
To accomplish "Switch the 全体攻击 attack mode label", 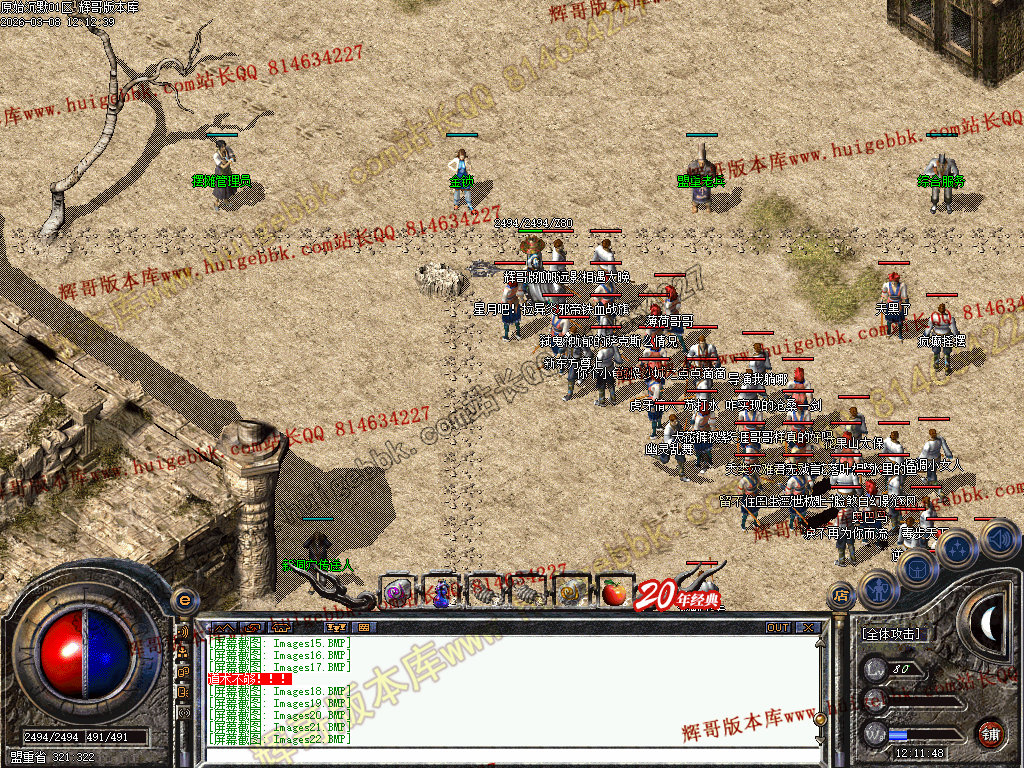I will 893,634.
